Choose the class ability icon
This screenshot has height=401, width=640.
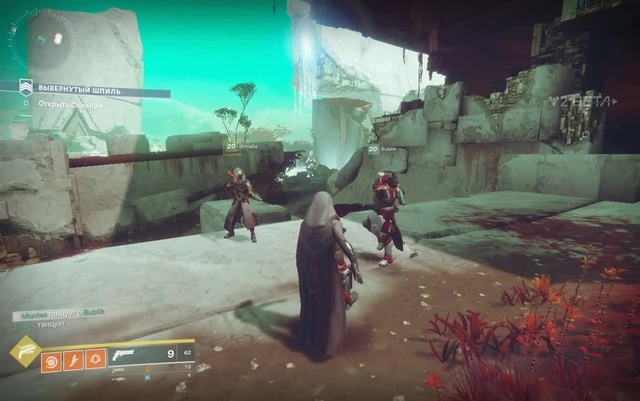point(95,359)
